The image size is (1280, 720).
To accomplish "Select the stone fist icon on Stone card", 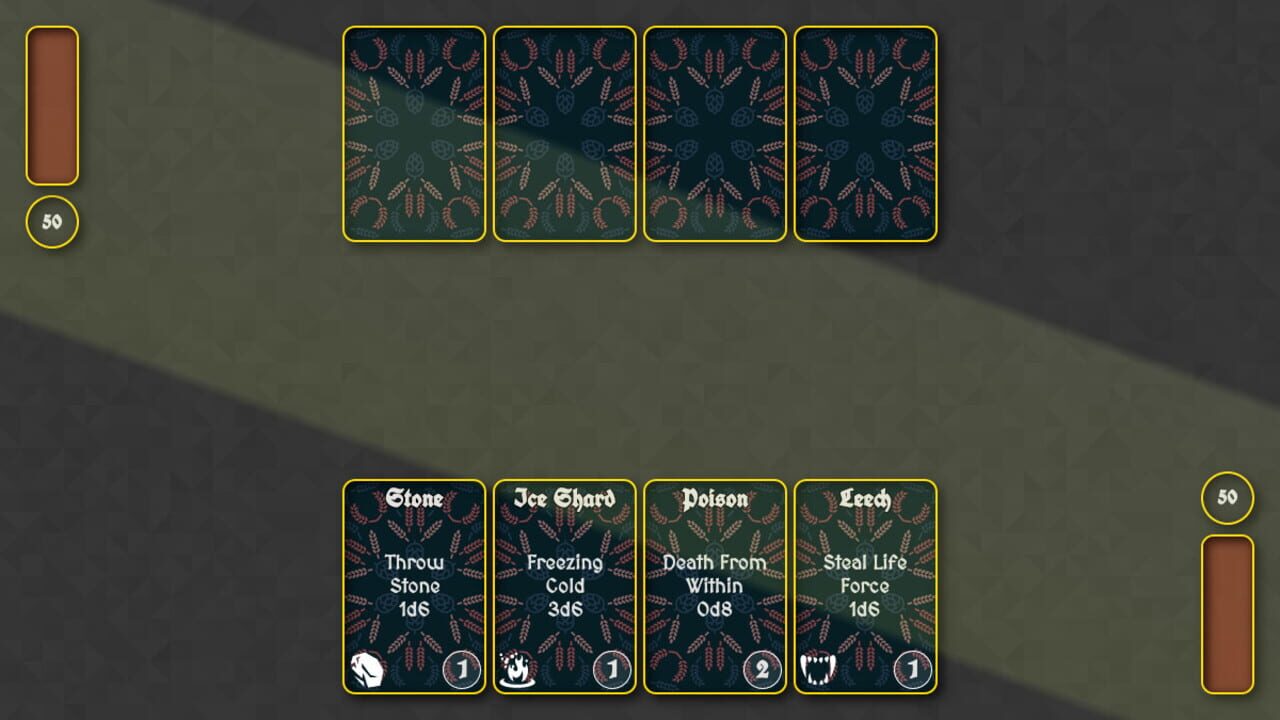I will (x=366, y=669).
